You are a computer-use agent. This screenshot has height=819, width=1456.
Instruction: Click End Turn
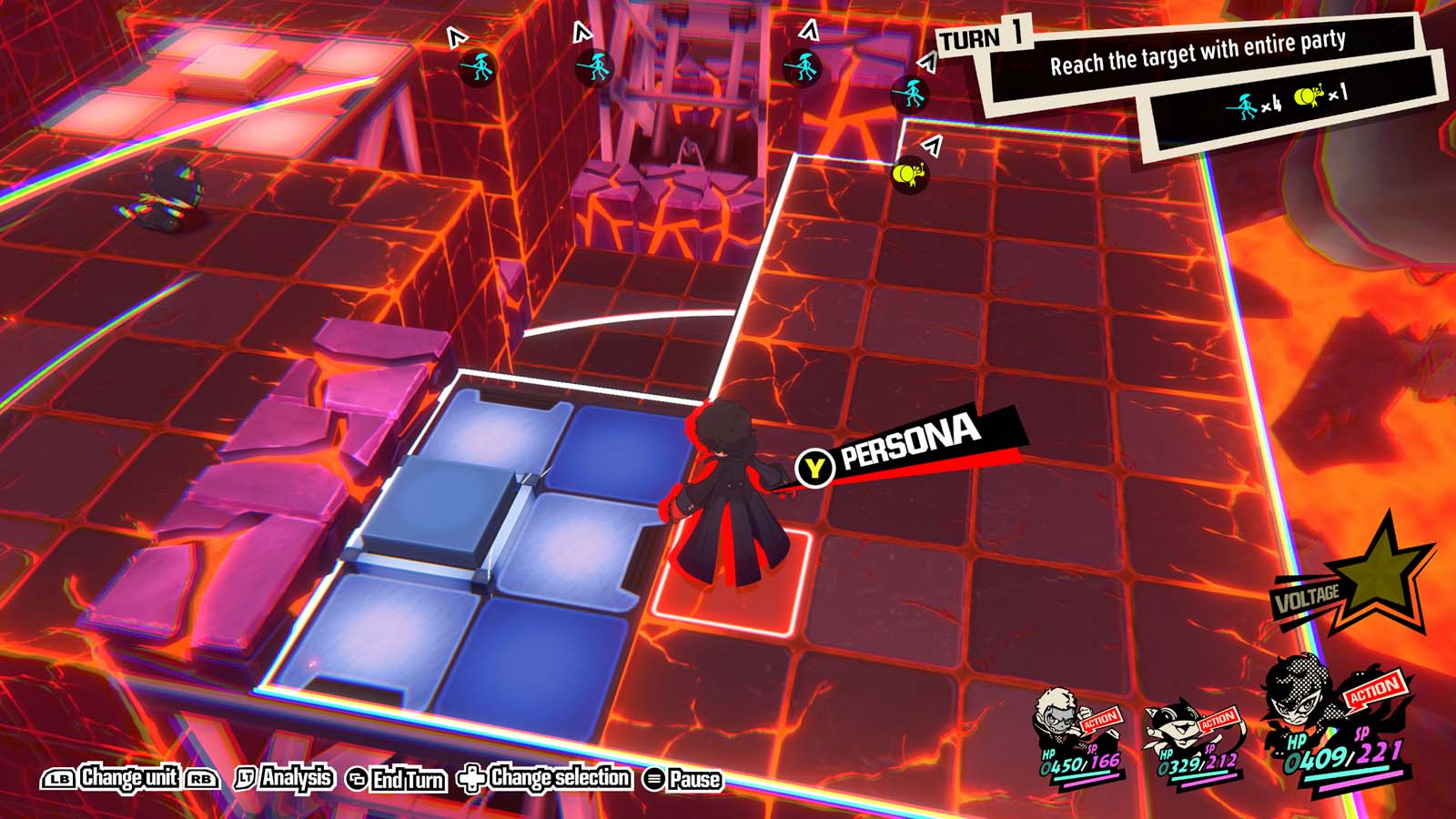pyautogui.click(x=391, y=780)
